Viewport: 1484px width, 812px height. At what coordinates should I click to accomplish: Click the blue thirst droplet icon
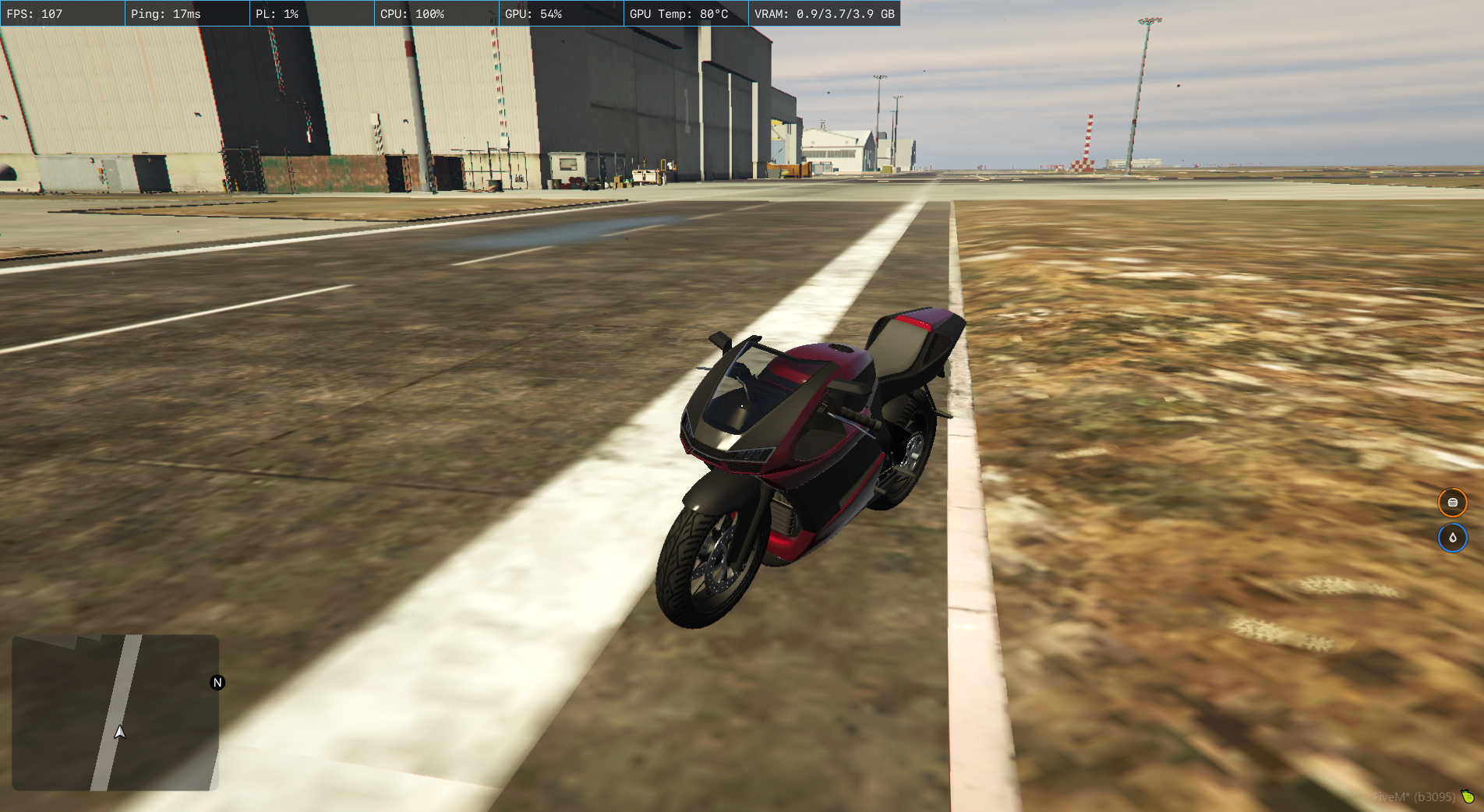1452,538
